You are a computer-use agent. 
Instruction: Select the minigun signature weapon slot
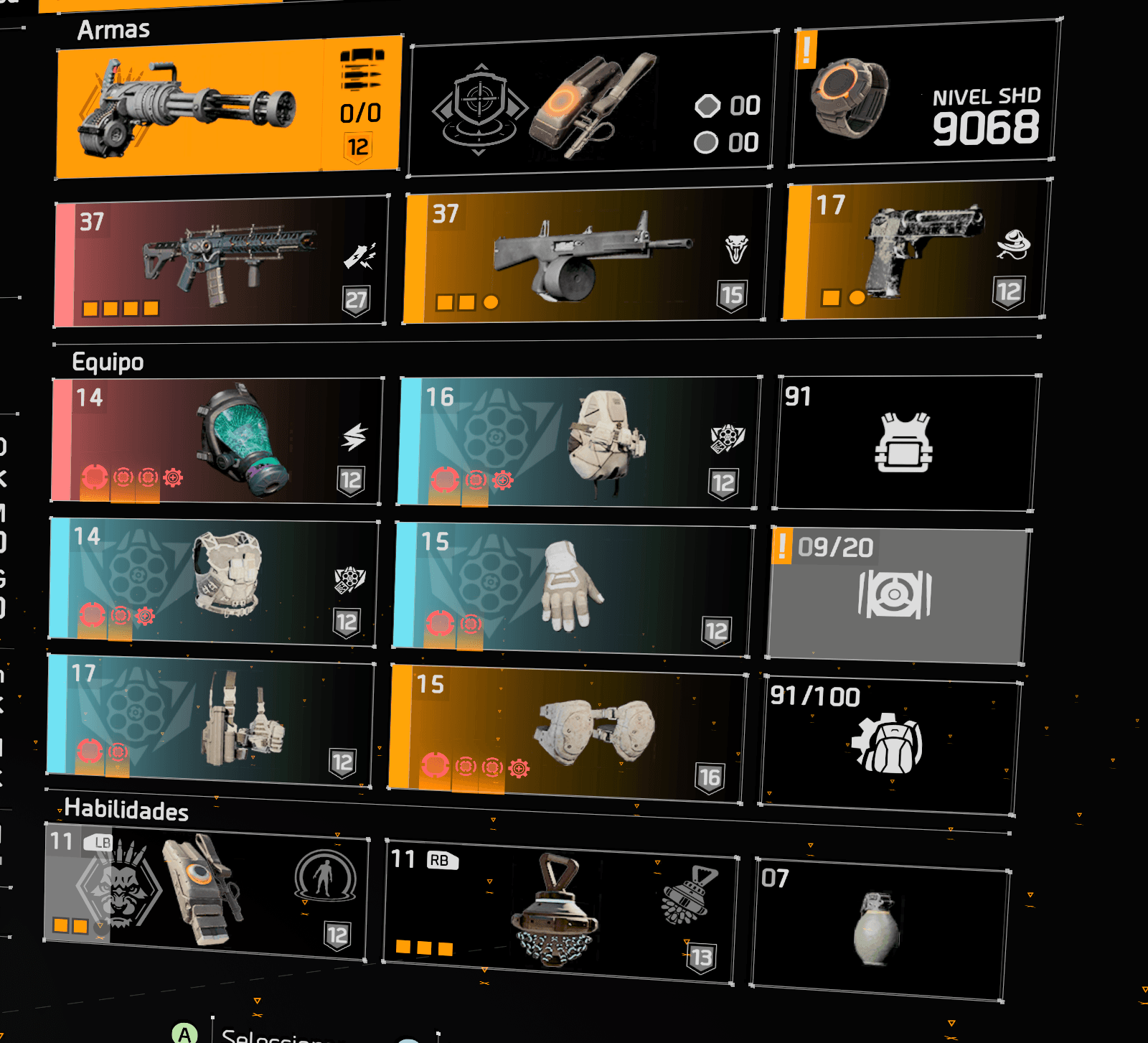point(227,106)
